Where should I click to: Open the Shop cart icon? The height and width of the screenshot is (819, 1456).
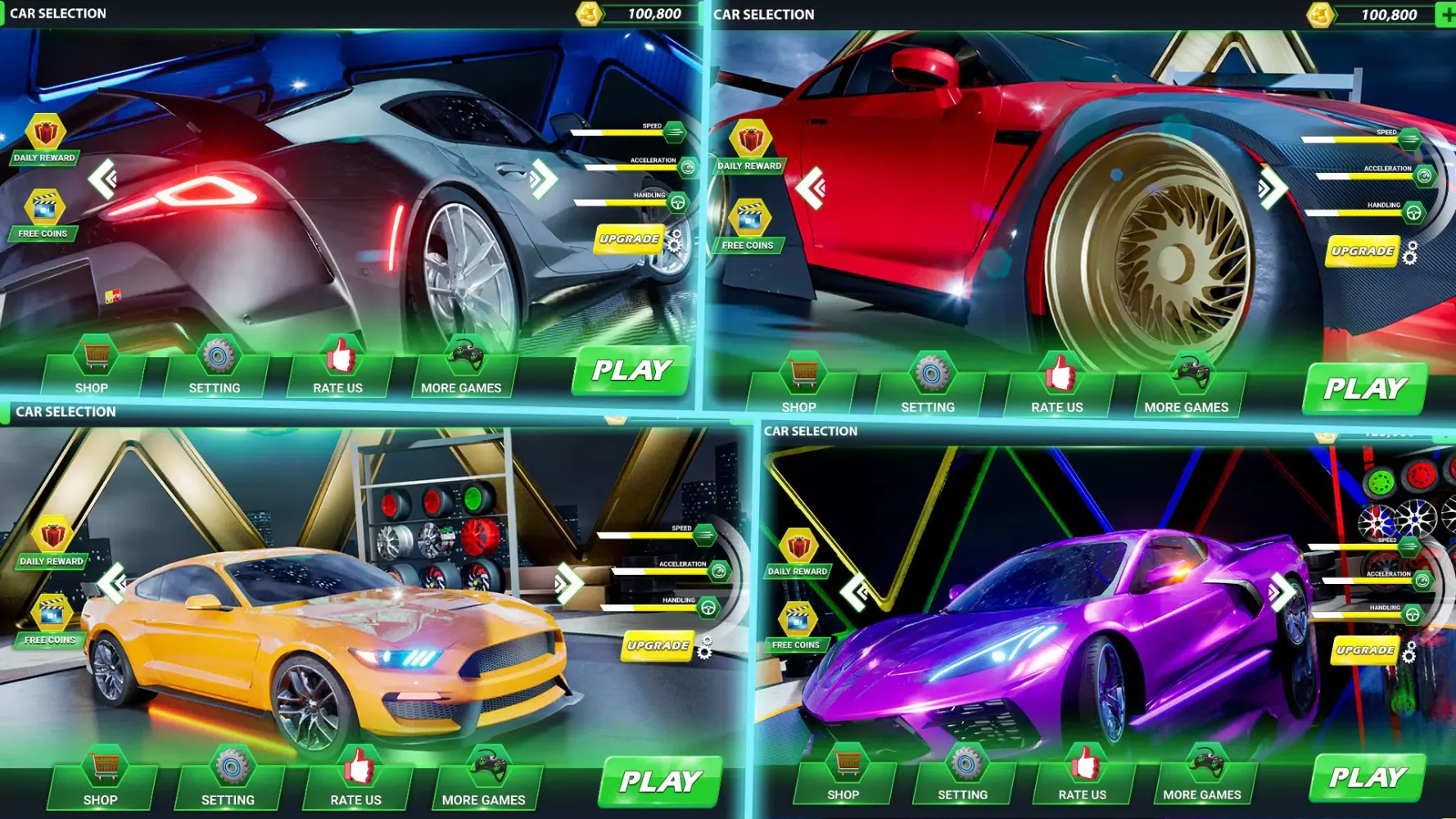point(93,355)
